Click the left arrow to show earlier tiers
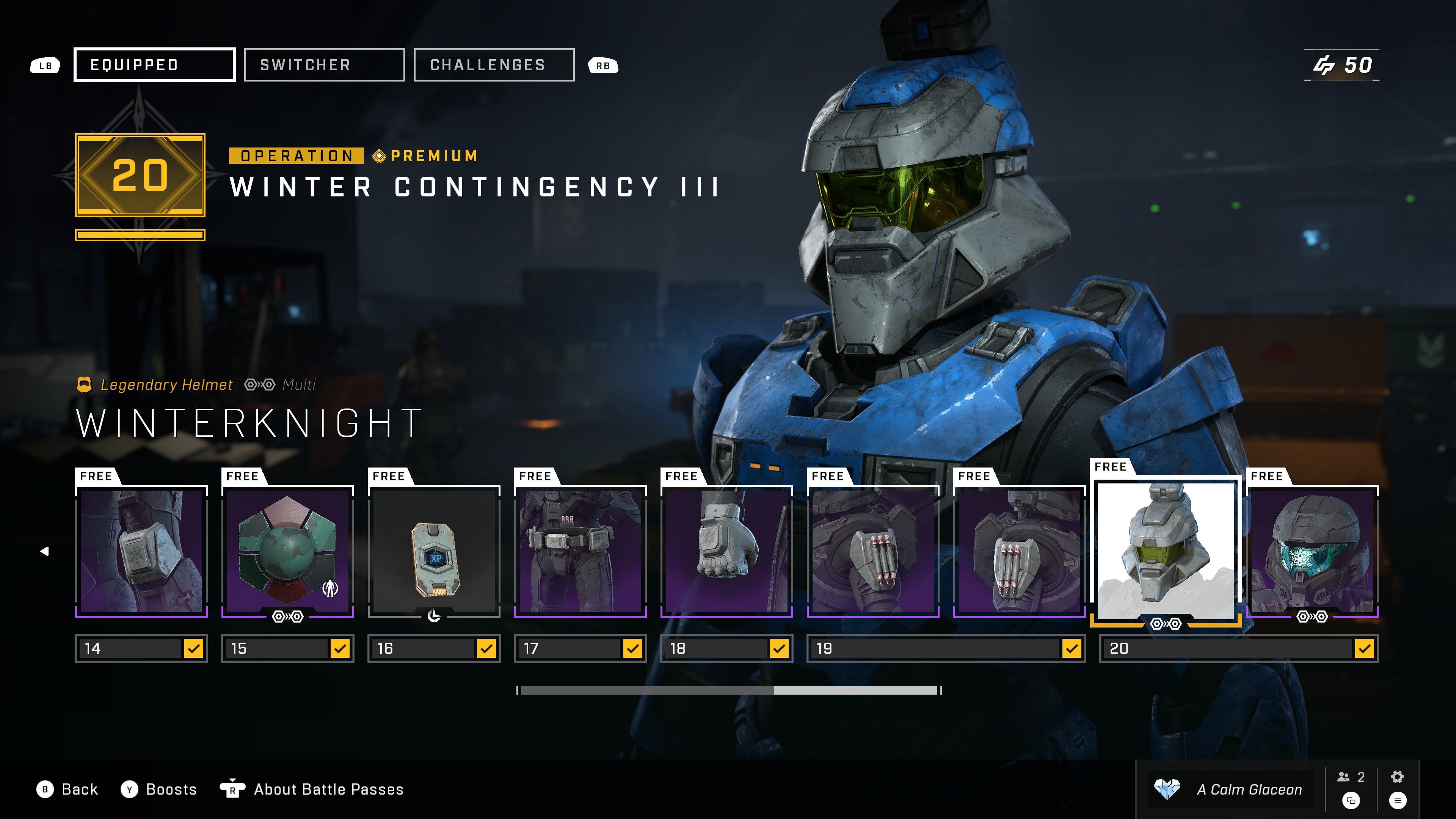Image resolution: width=1456 pixels, height=819 pixels. pyautogui.click(x=45, y=551)
